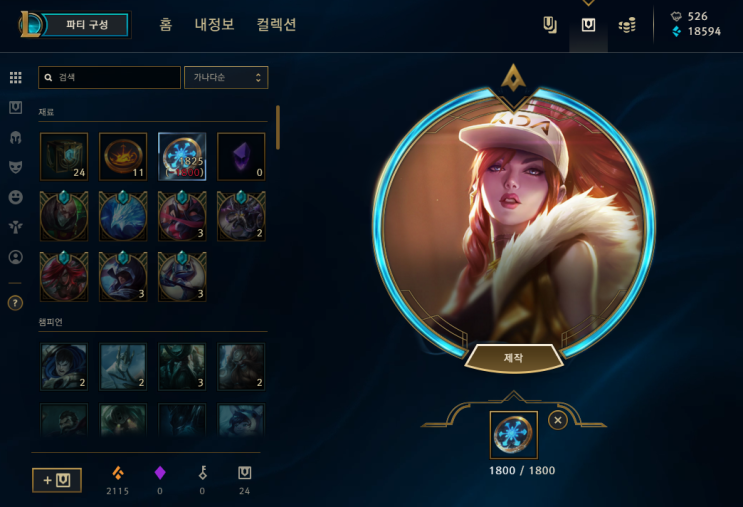Go to the 홈 tab

coord(166,25)
